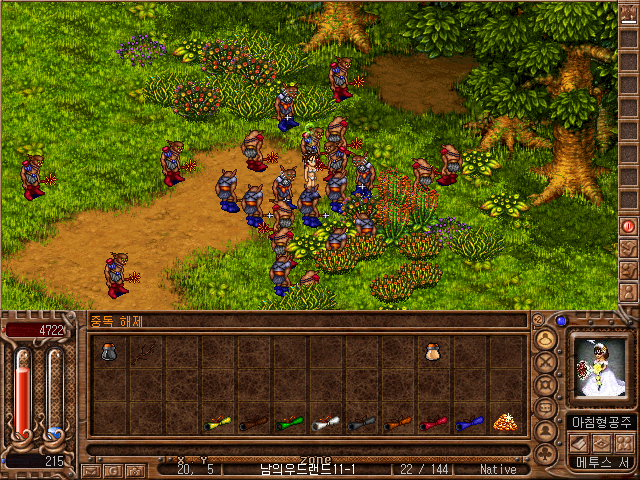Pick up the gold coin pile

(504, 422)
